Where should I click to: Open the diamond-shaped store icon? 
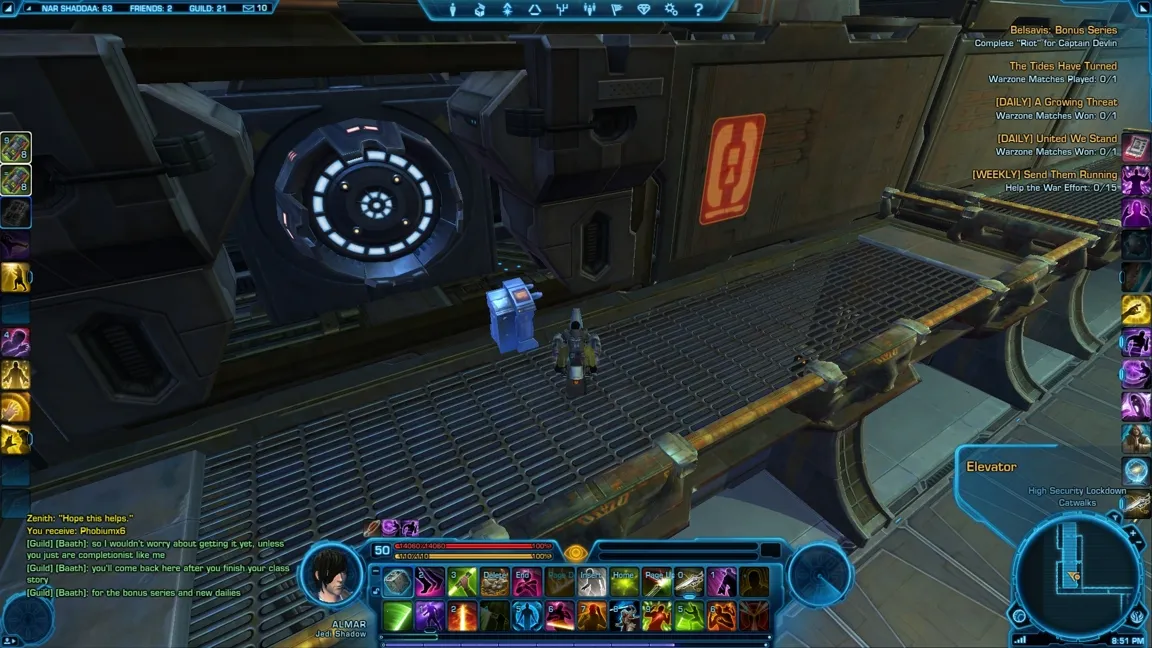[x=643, y=10]
